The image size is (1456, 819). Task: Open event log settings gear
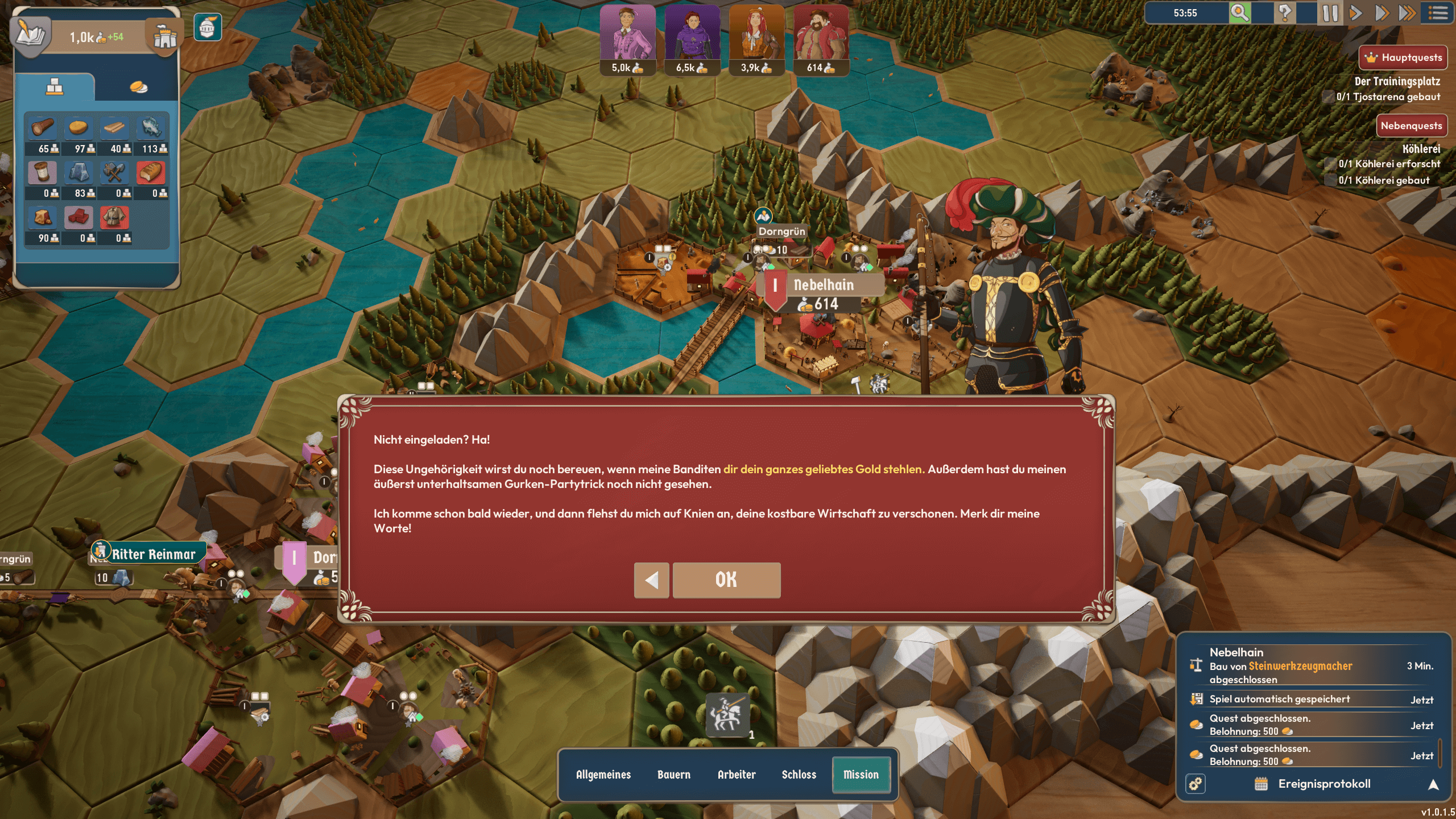(x=1196, y=784)
